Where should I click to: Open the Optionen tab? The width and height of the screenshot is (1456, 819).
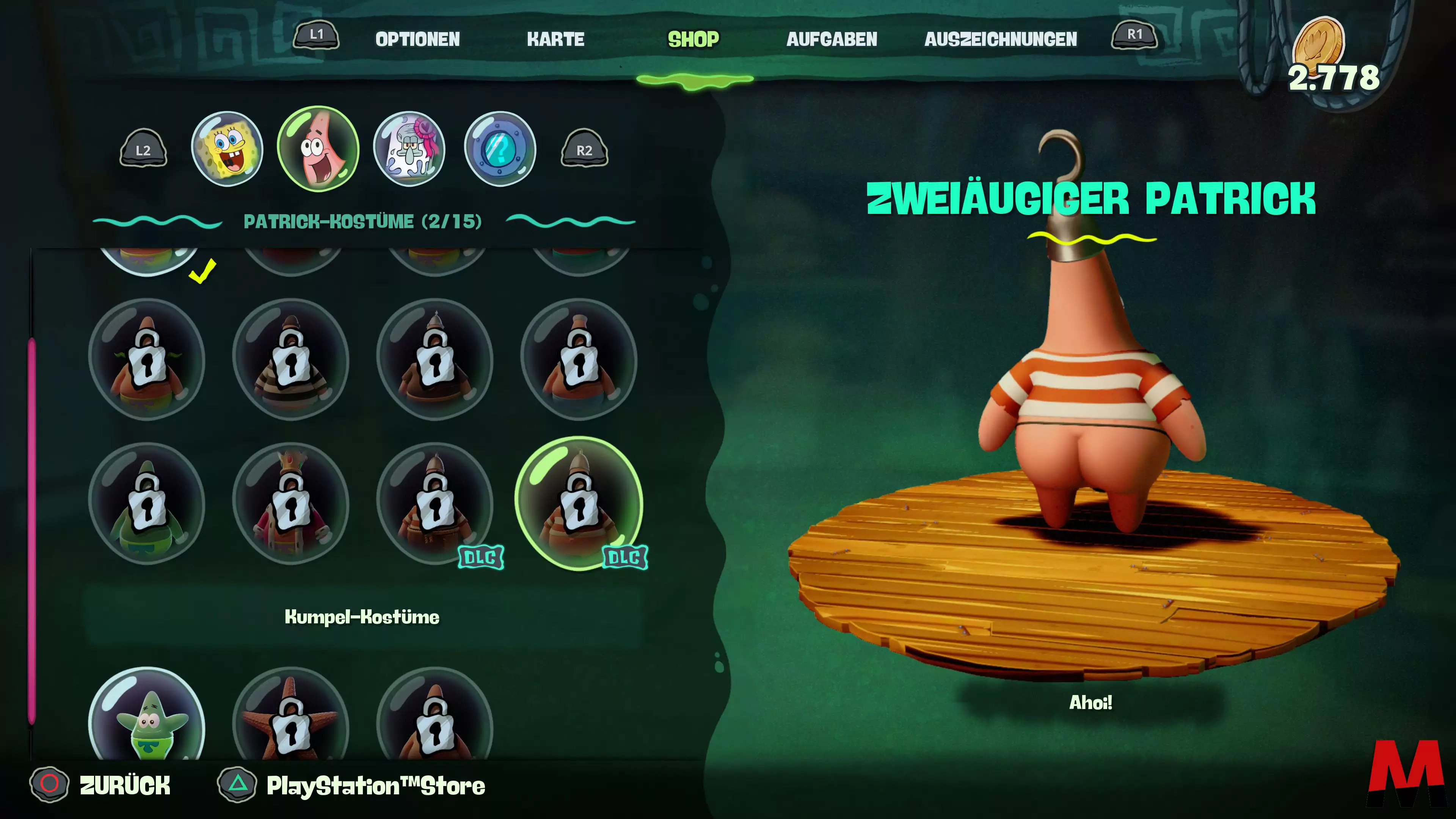(418, 39)
